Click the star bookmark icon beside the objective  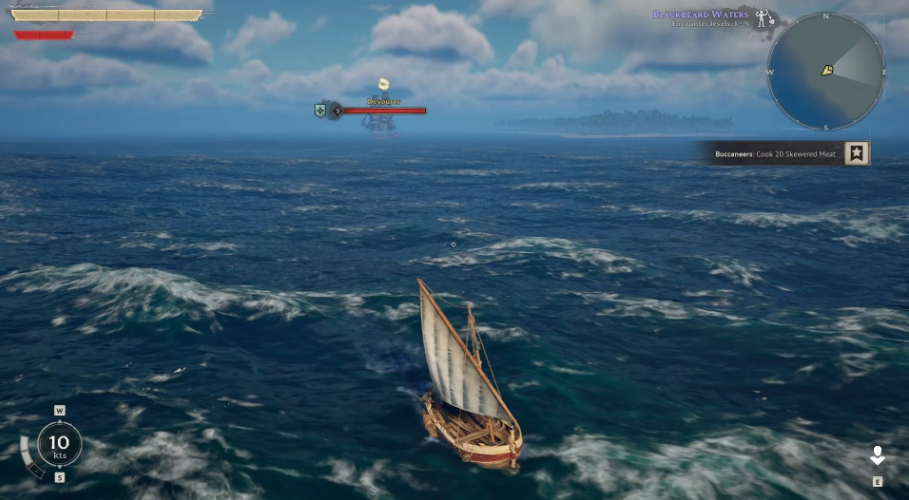coord(857,153)
